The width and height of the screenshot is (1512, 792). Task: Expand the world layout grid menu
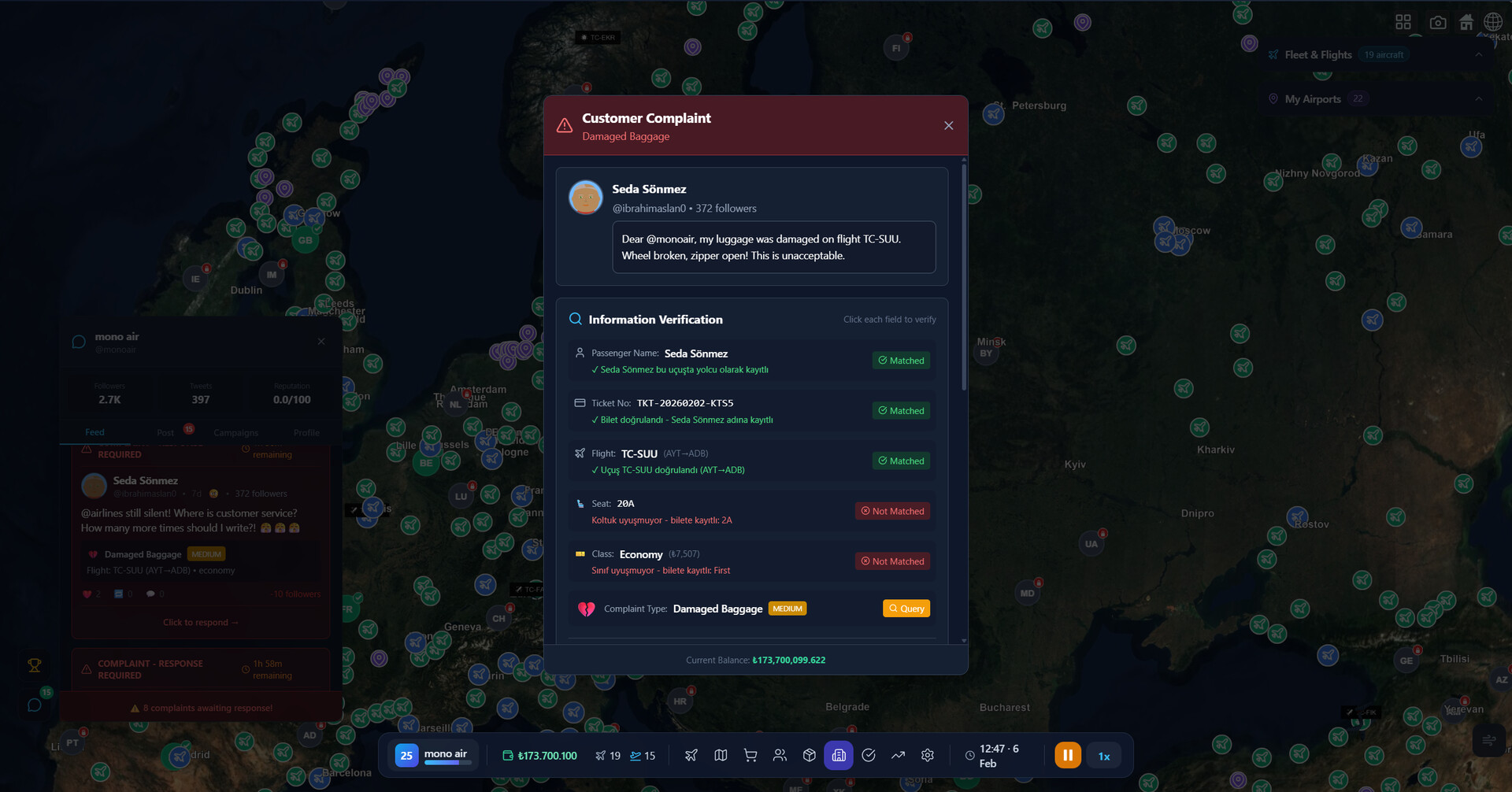1403,22
